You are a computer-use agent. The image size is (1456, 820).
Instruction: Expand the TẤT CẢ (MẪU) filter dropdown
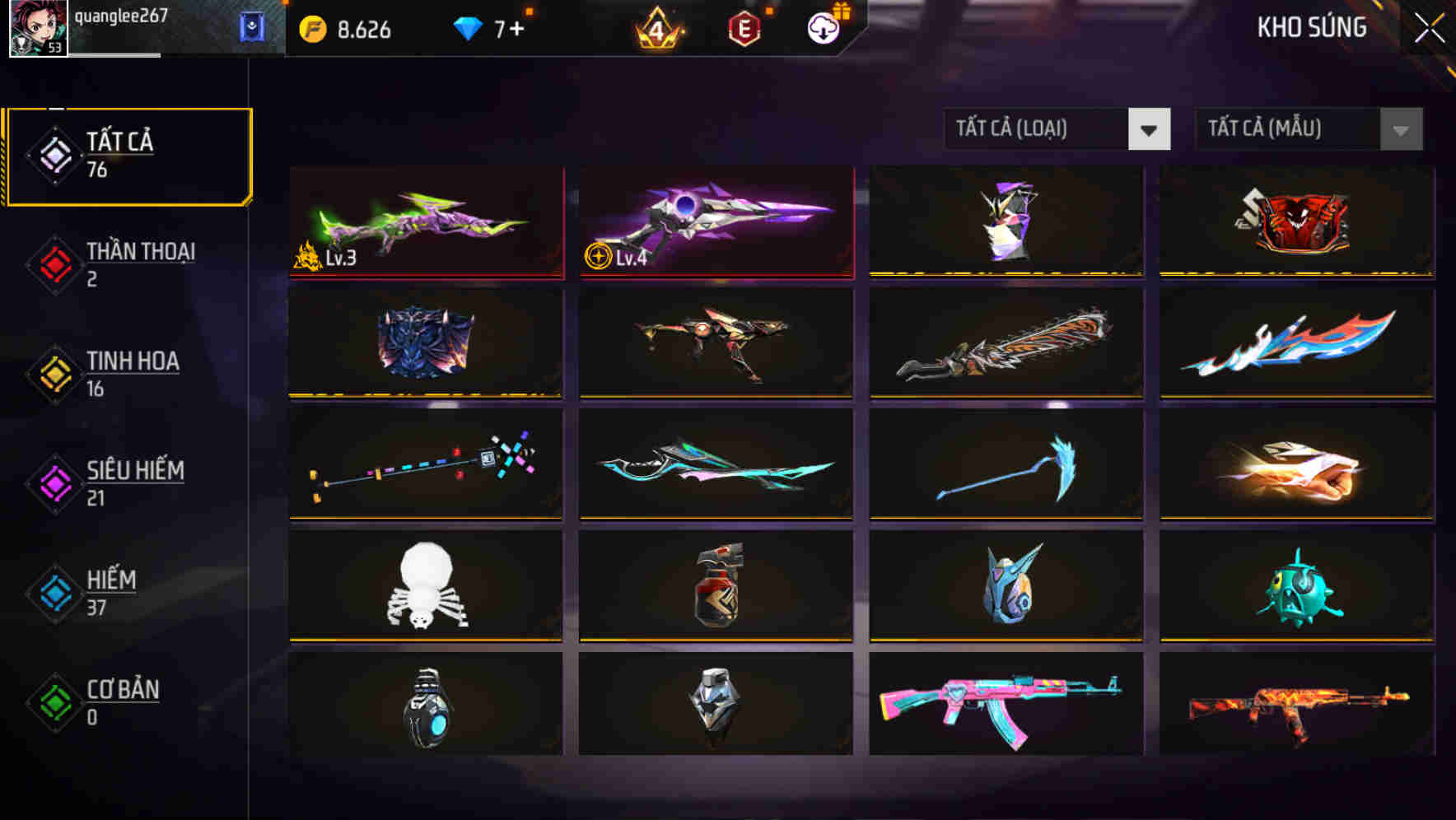(1289, 128)
